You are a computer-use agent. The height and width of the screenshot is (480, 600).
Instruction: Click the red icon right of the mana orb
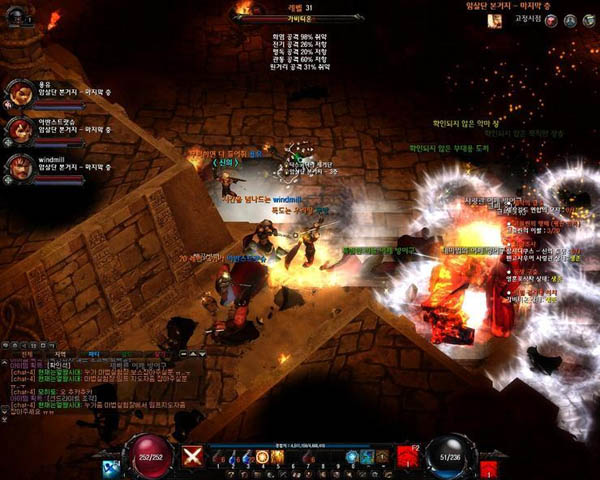487,466
